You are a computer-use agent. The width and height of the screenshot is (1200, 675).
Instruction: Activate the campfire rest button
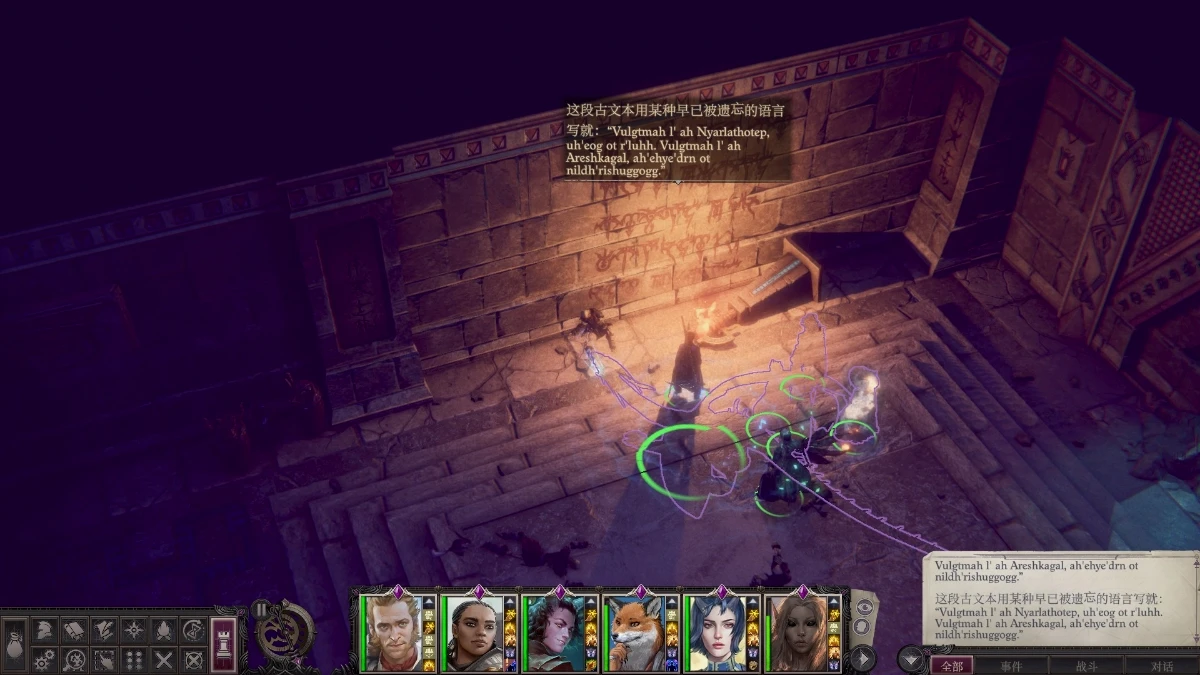pyautogui.click(x=164, y=630)
